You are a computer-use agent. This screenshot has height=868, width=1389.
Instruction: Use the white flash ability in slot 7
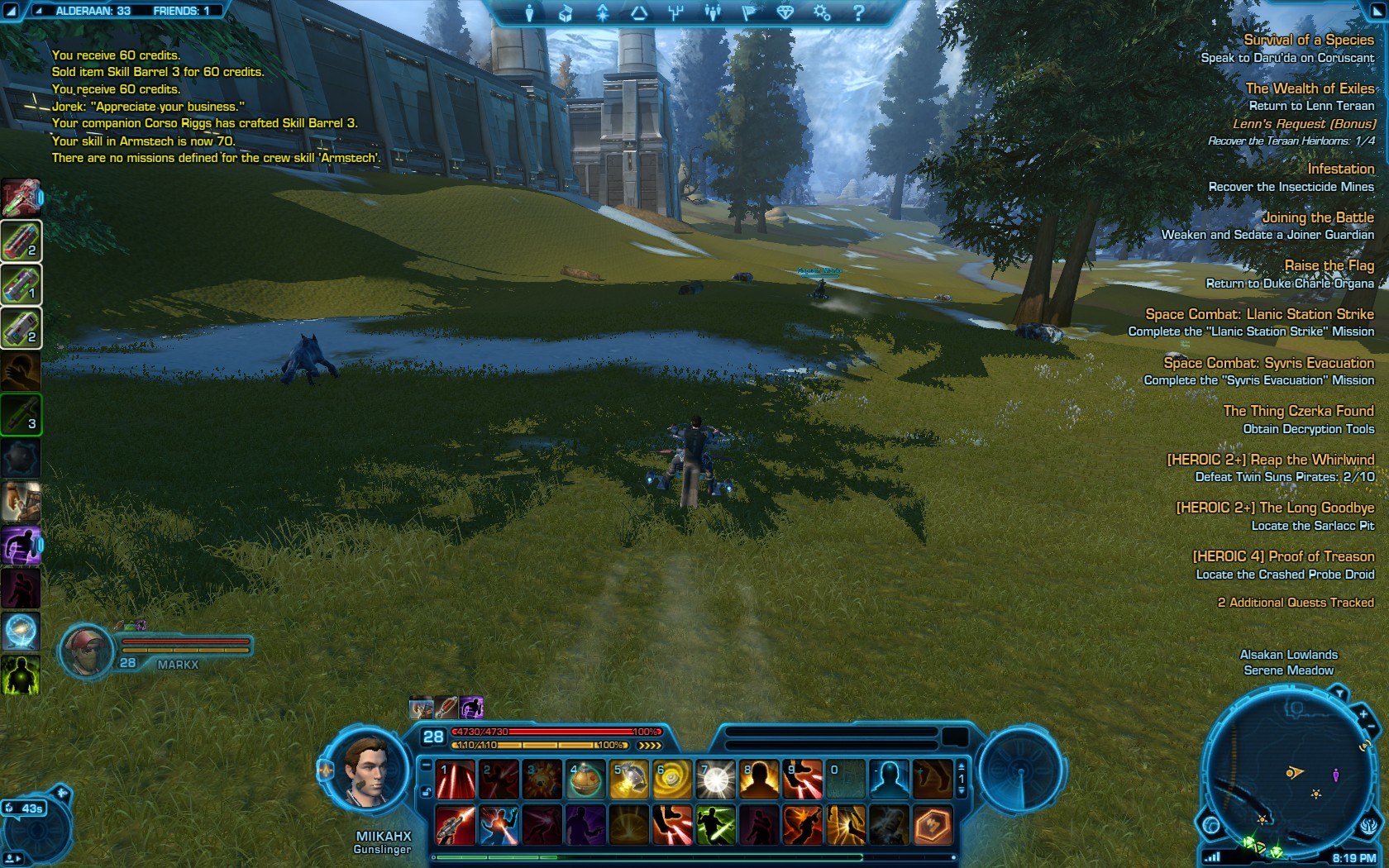[x=715, y=780]
